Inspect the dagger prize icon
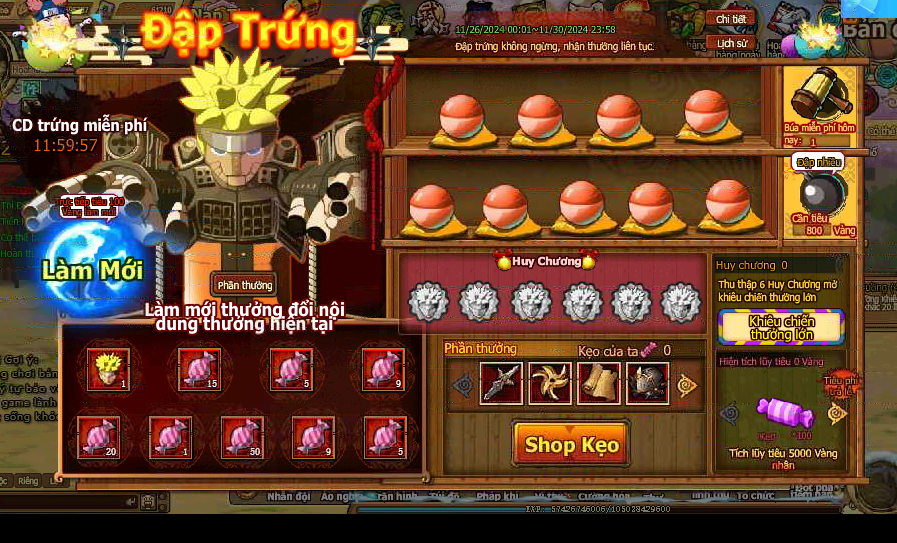The image size is (897, 543). [x=501, y=384]
